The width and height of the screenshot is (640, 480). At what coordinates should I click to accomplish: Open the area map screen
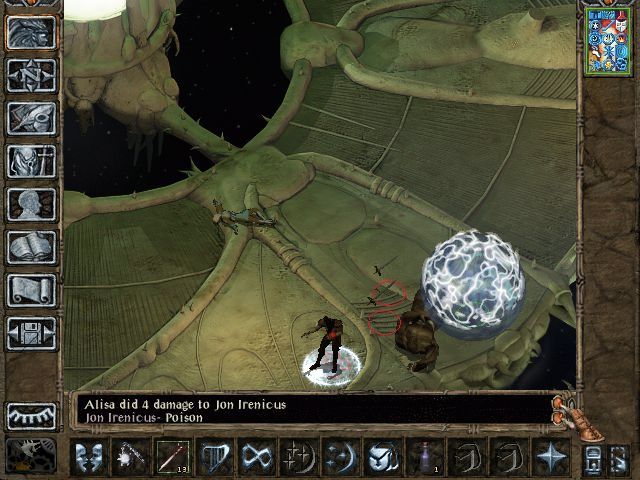pos(31,75)
